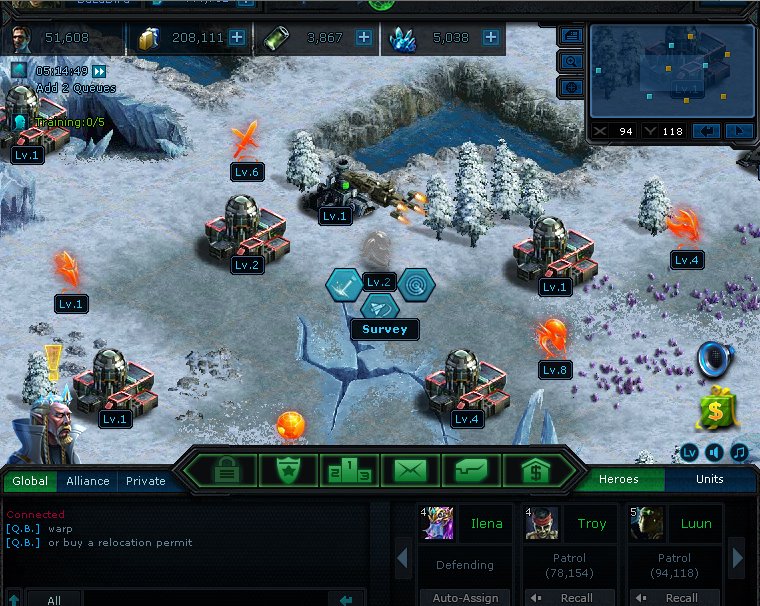Choose the pickaxe mining hexagon action
Screen dimensions: 760x606
point(344,285)
